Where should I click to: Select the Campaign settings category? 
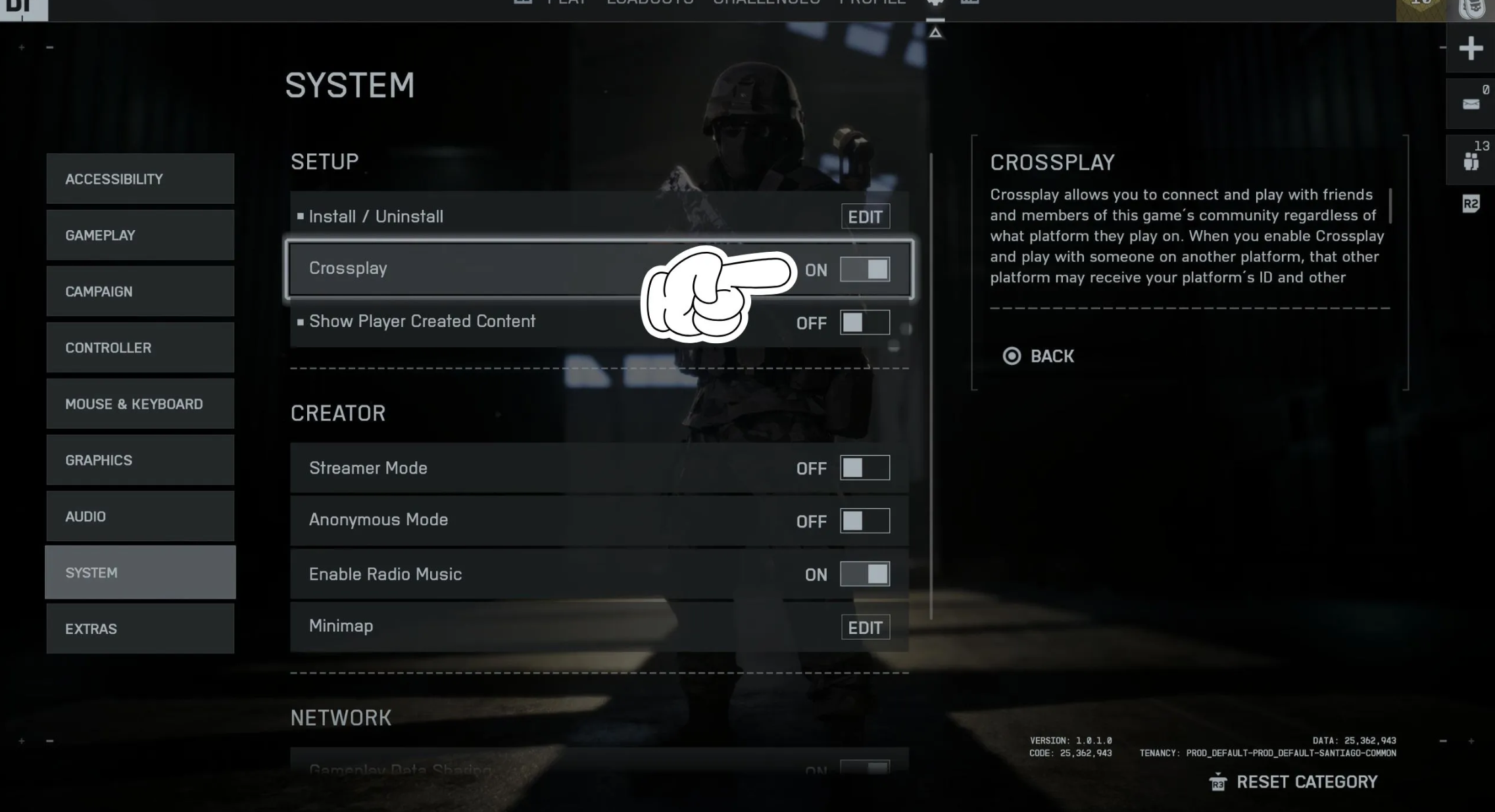[x=140, y=291]
